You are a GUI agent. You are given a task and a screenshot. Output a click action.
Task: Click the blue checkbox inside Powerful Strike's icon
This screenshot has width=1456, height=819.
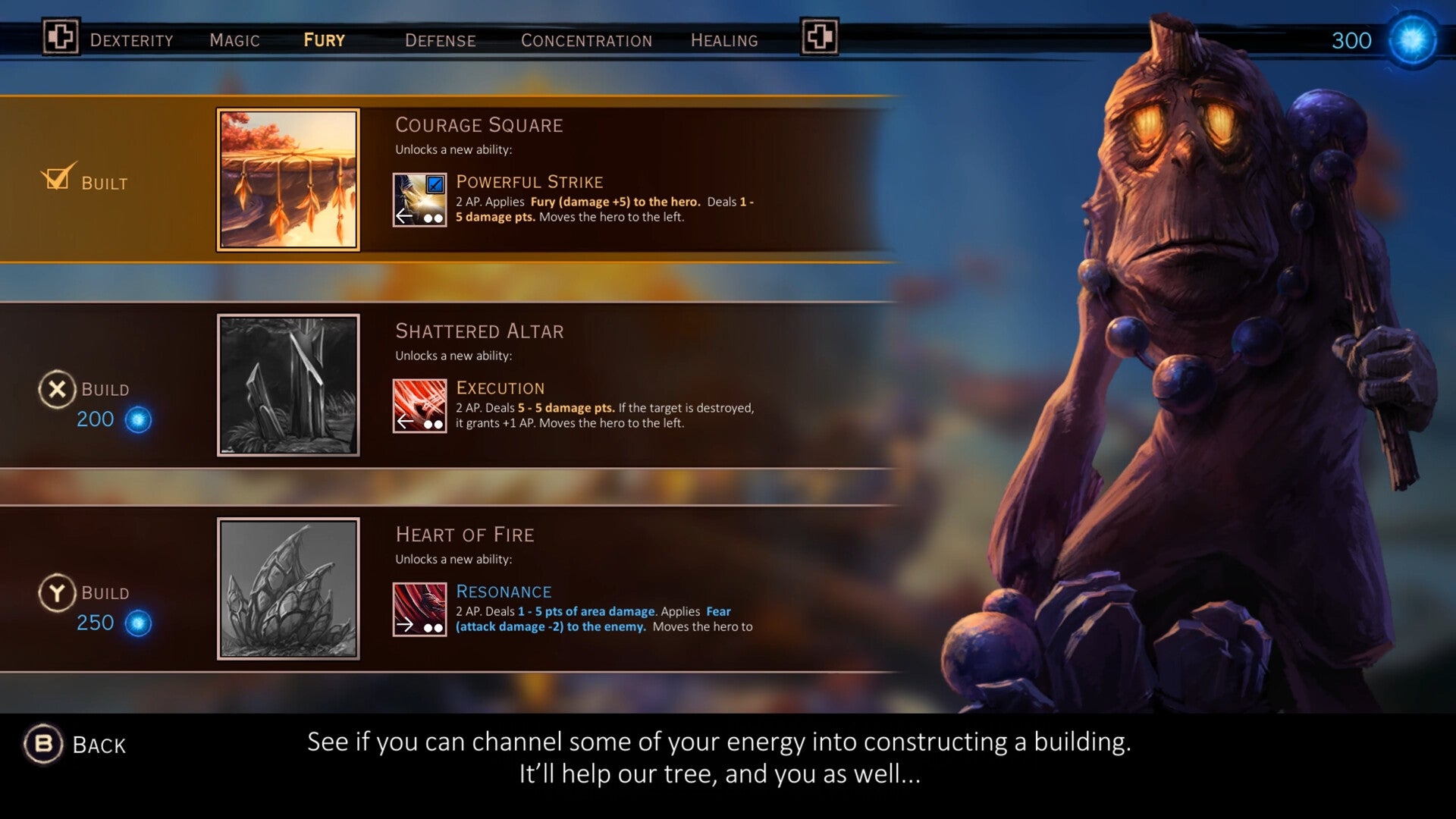tap(434, 183)
